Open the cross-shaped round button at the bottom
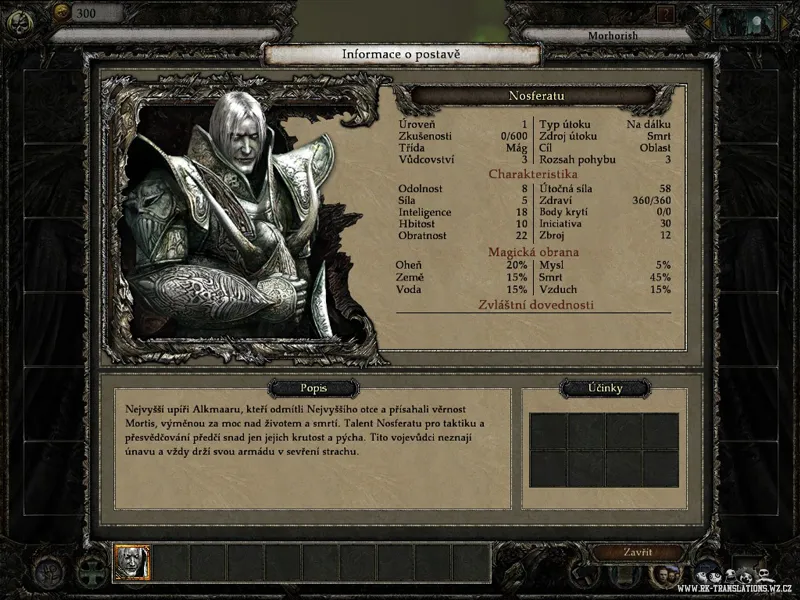The height and width of the screenshot is (600, 800). point(92,571)
